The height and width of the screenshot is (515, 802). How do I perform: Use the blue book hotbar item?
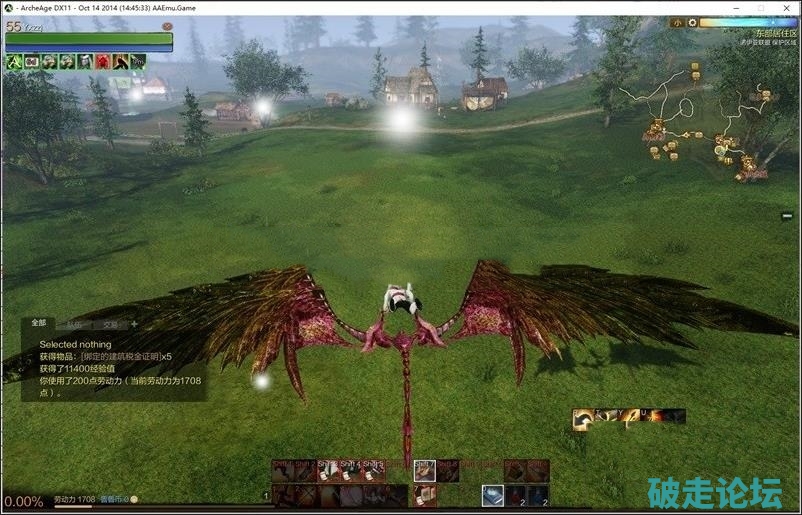click(493, 495)
